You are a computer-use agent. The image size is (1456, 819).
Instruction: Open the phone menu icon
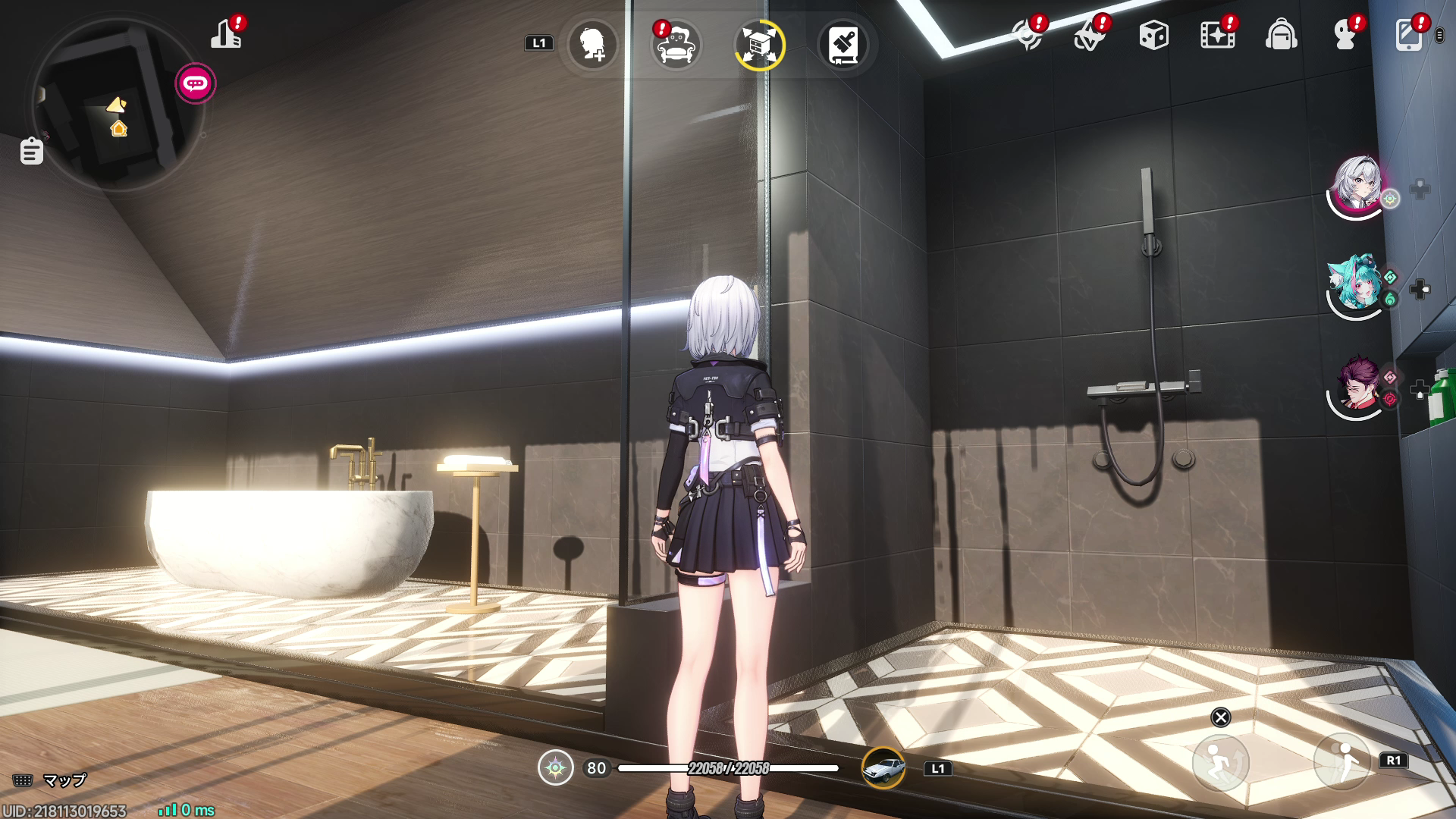point(1408,36)
